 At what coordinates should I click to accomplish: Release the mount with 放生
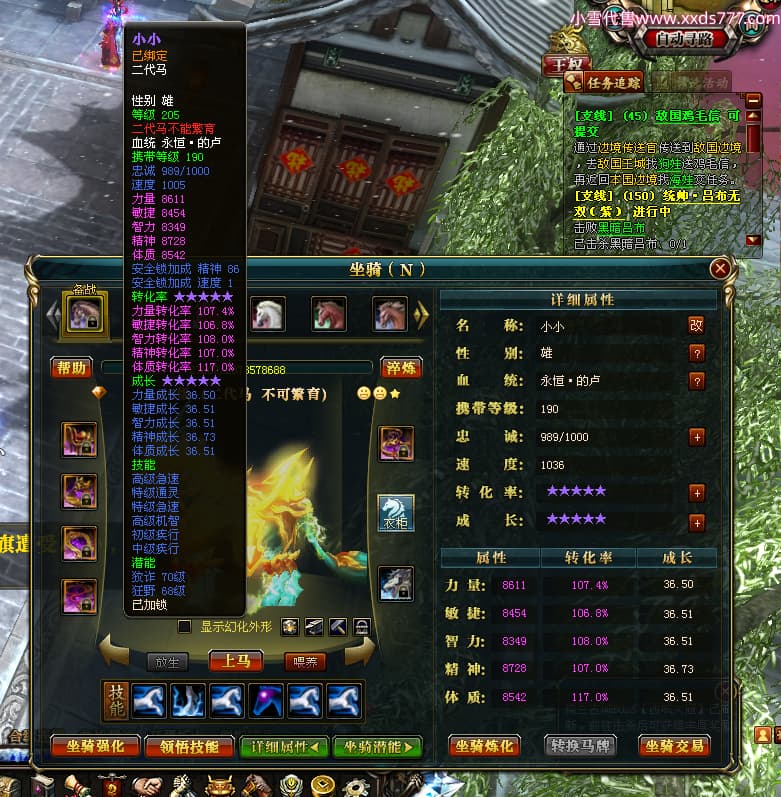(x=166, y=661)
